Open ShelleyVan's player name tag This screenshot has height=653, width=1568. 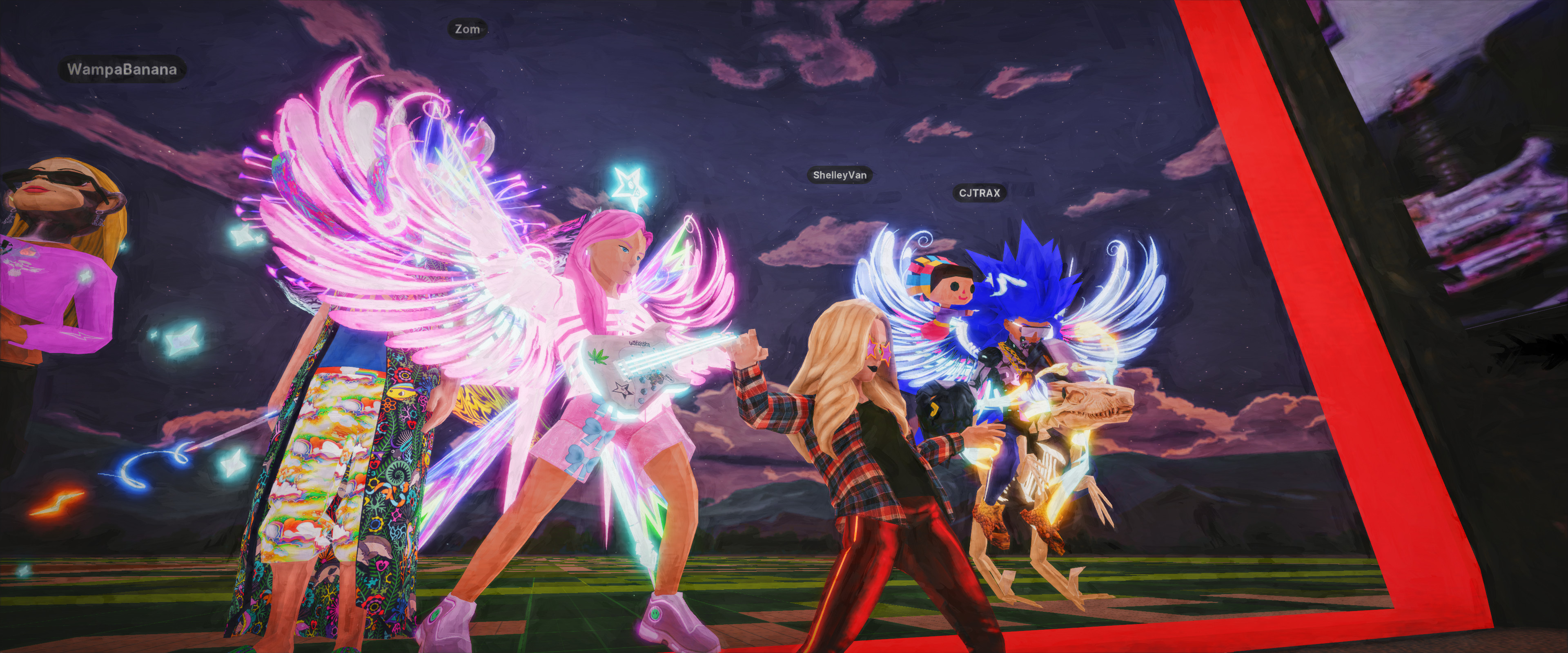point(840,175)
